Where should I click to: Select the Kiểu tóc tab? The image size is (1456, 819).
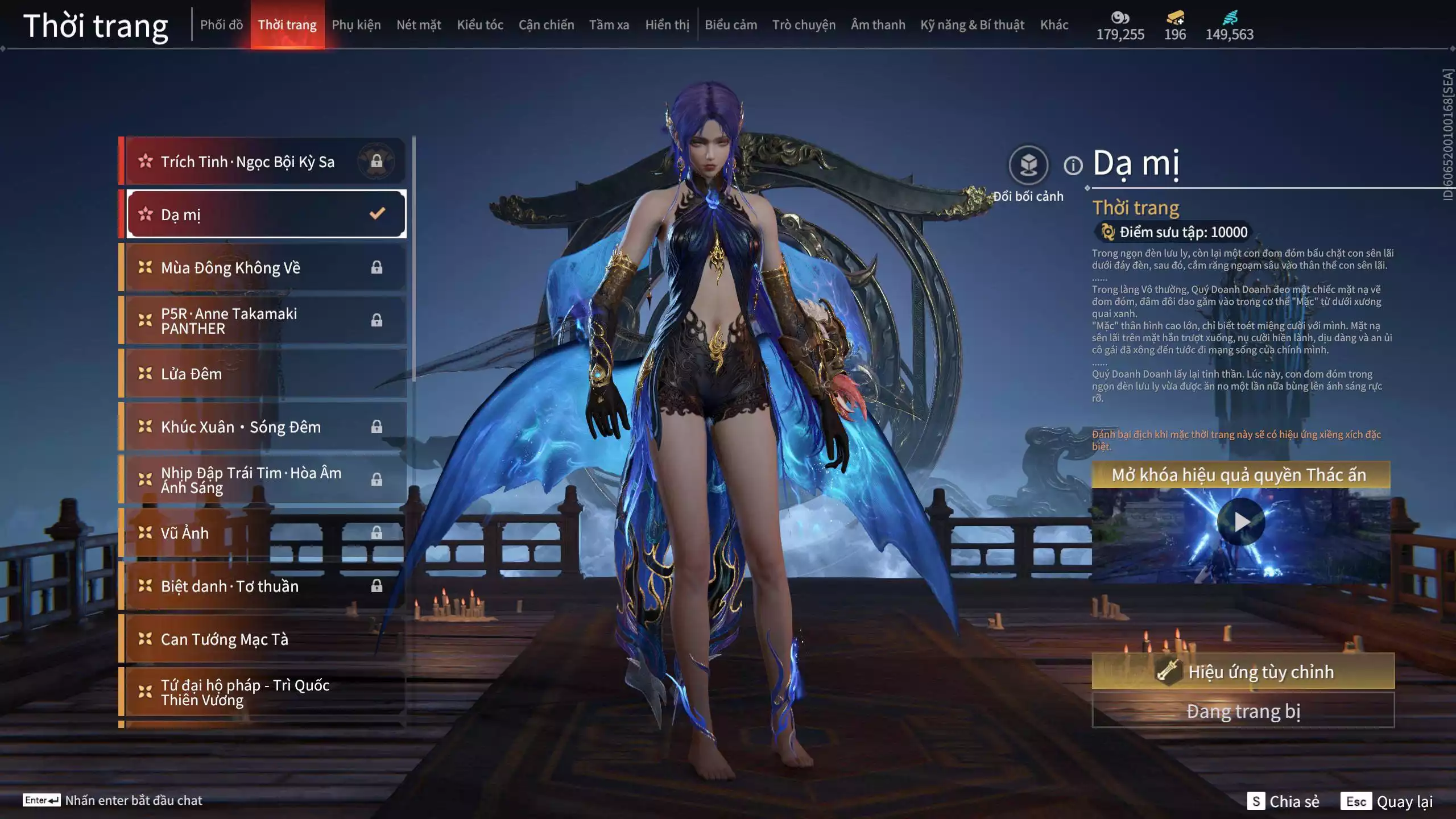click(480, 25)
